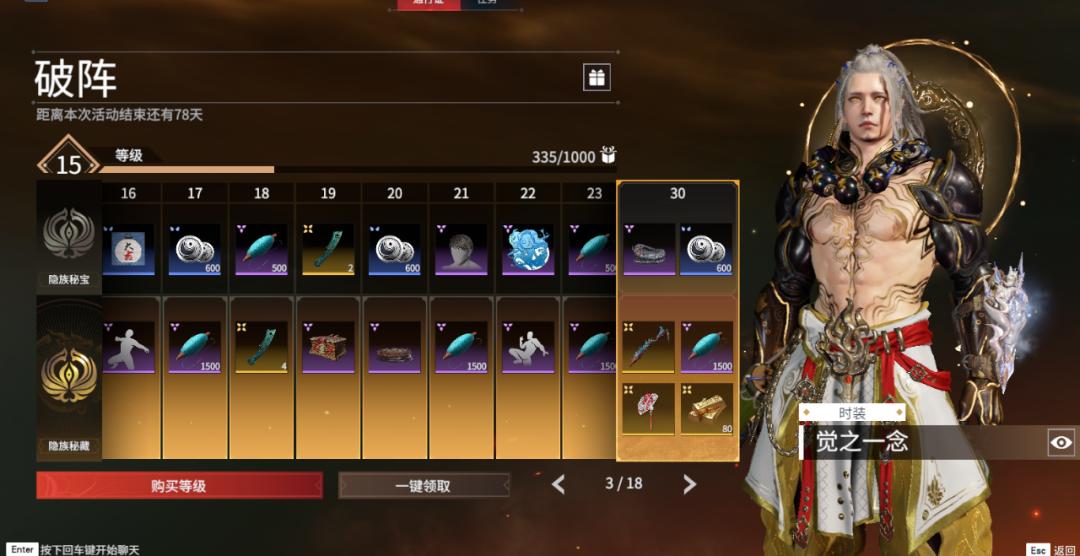Choose the level 22 blue spirit reward
The height and width of the screenshot is (556, 1080).
click(527, 249)
